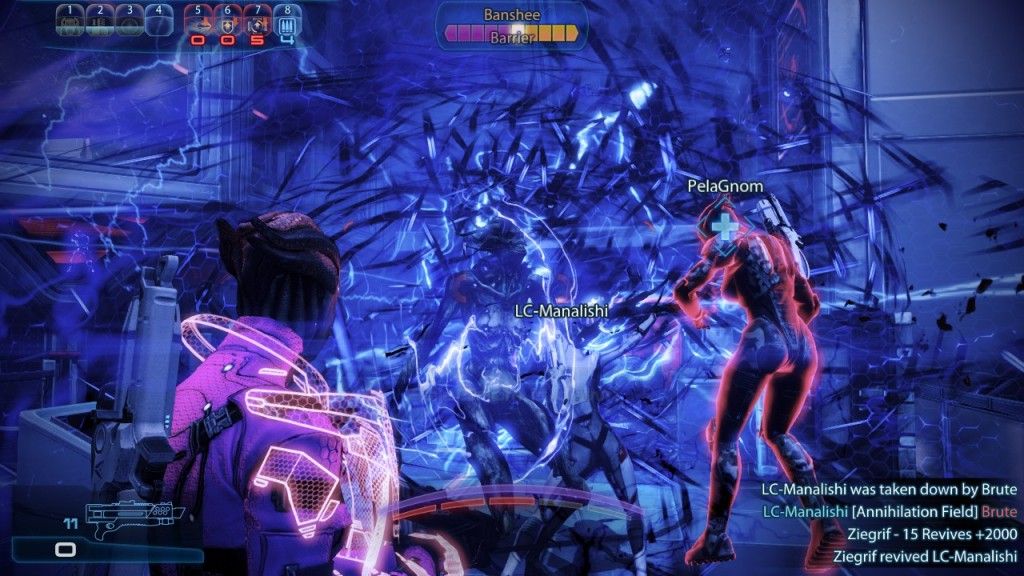Trigger the power in hotbar slot 3
This screenshot has height=576, width=1024.
[129, 21]
